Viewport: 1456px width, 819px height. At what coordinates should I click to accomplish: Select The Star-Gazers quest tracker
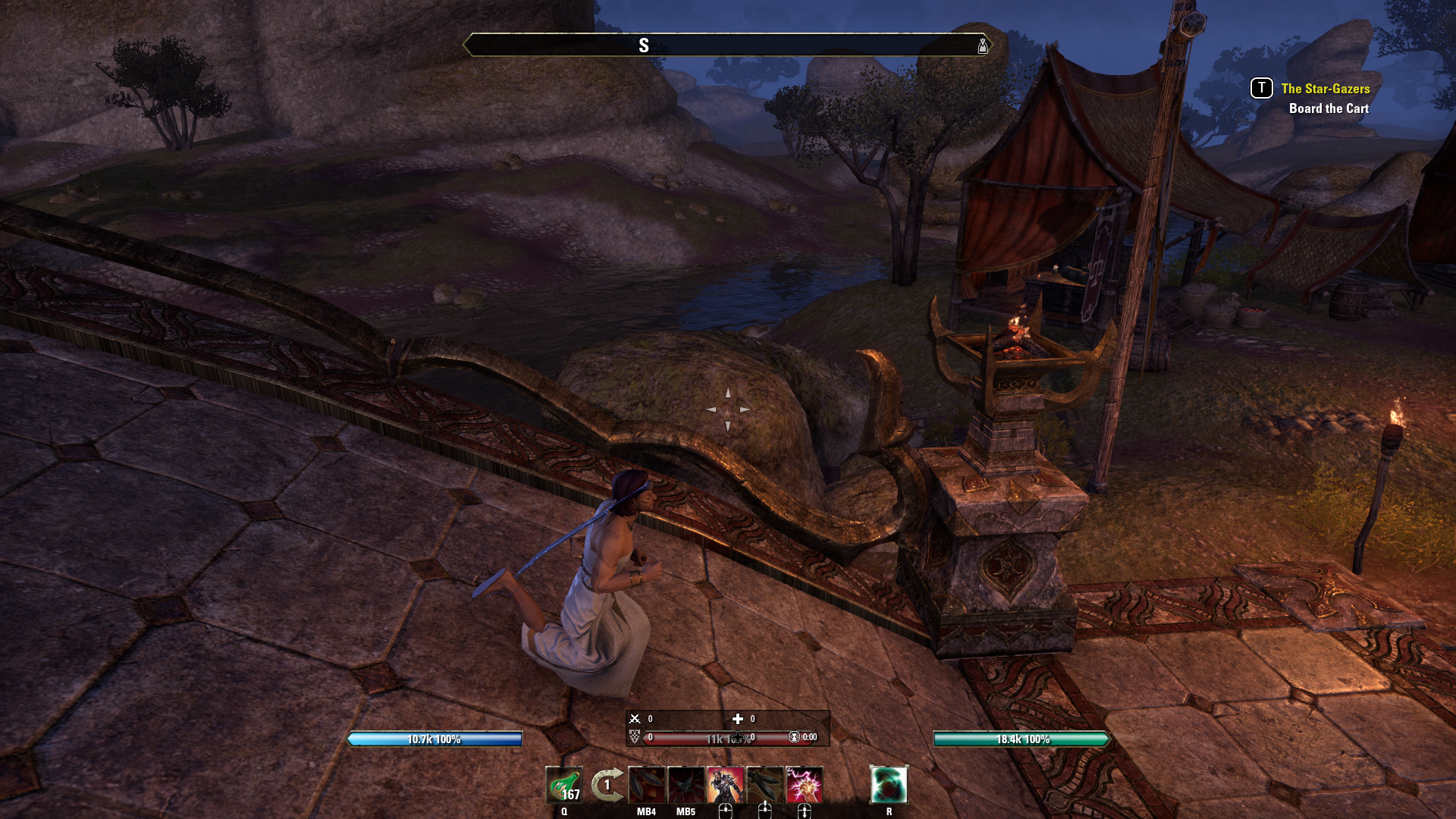1325,89
